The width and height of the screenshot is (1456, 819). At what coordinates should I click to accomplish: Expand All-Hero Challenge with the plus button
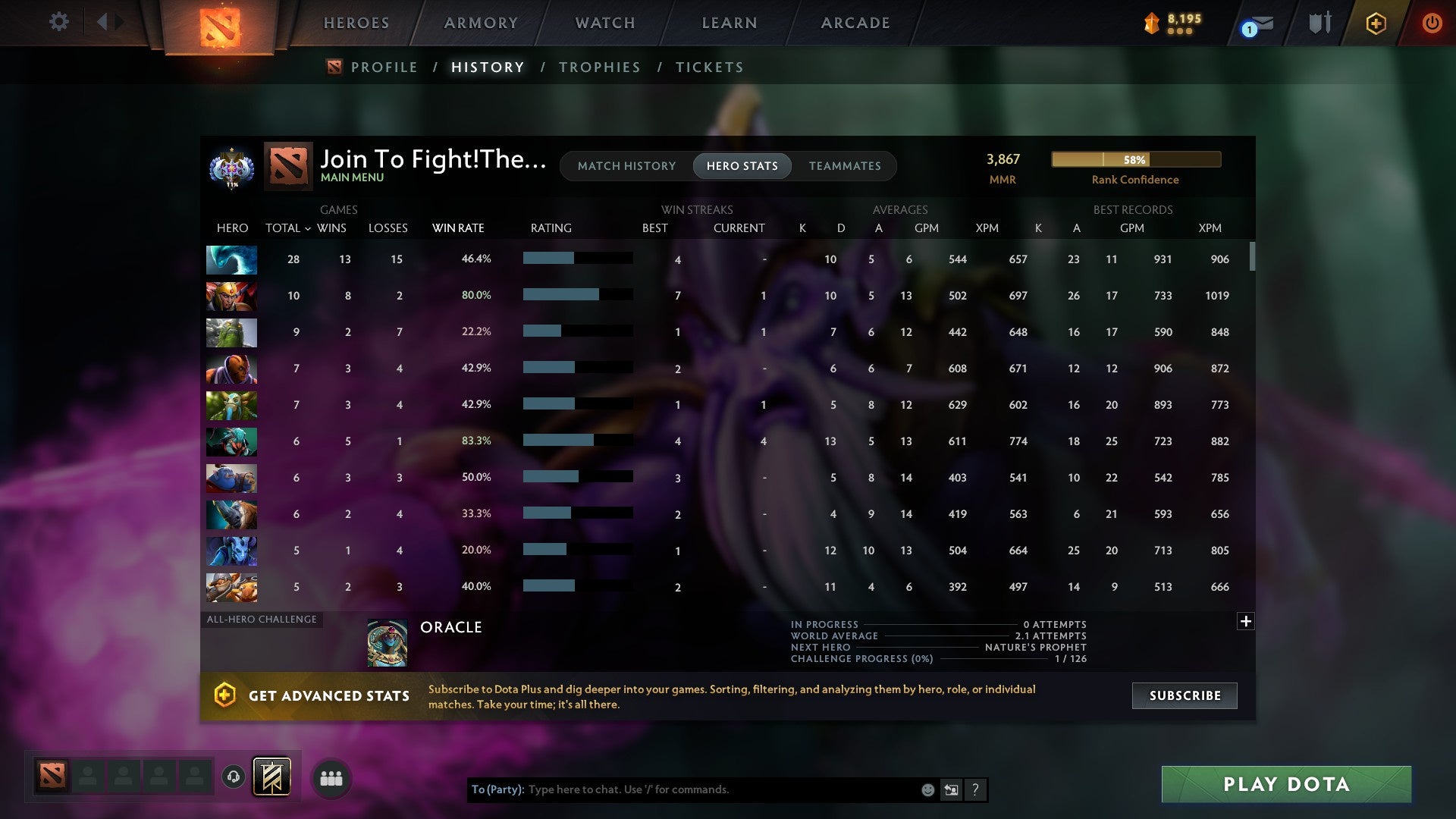click(1245, 620)
